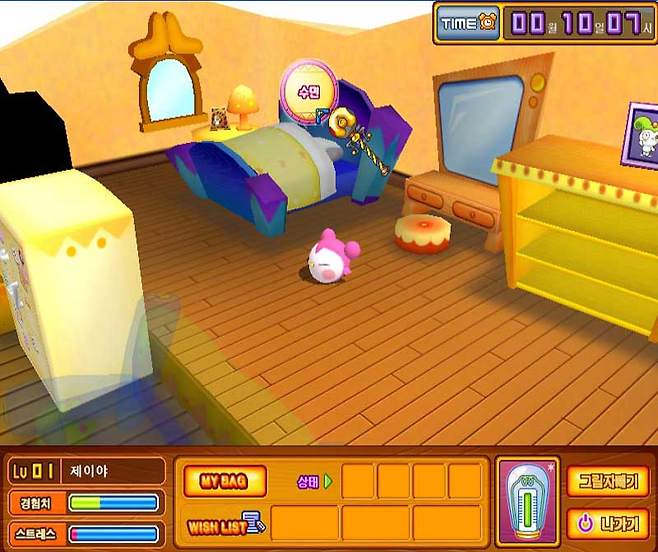The width and height of the screenshot is (658, 552).
Task: Open the MY BAG inventory
Action: pos(224,481)
